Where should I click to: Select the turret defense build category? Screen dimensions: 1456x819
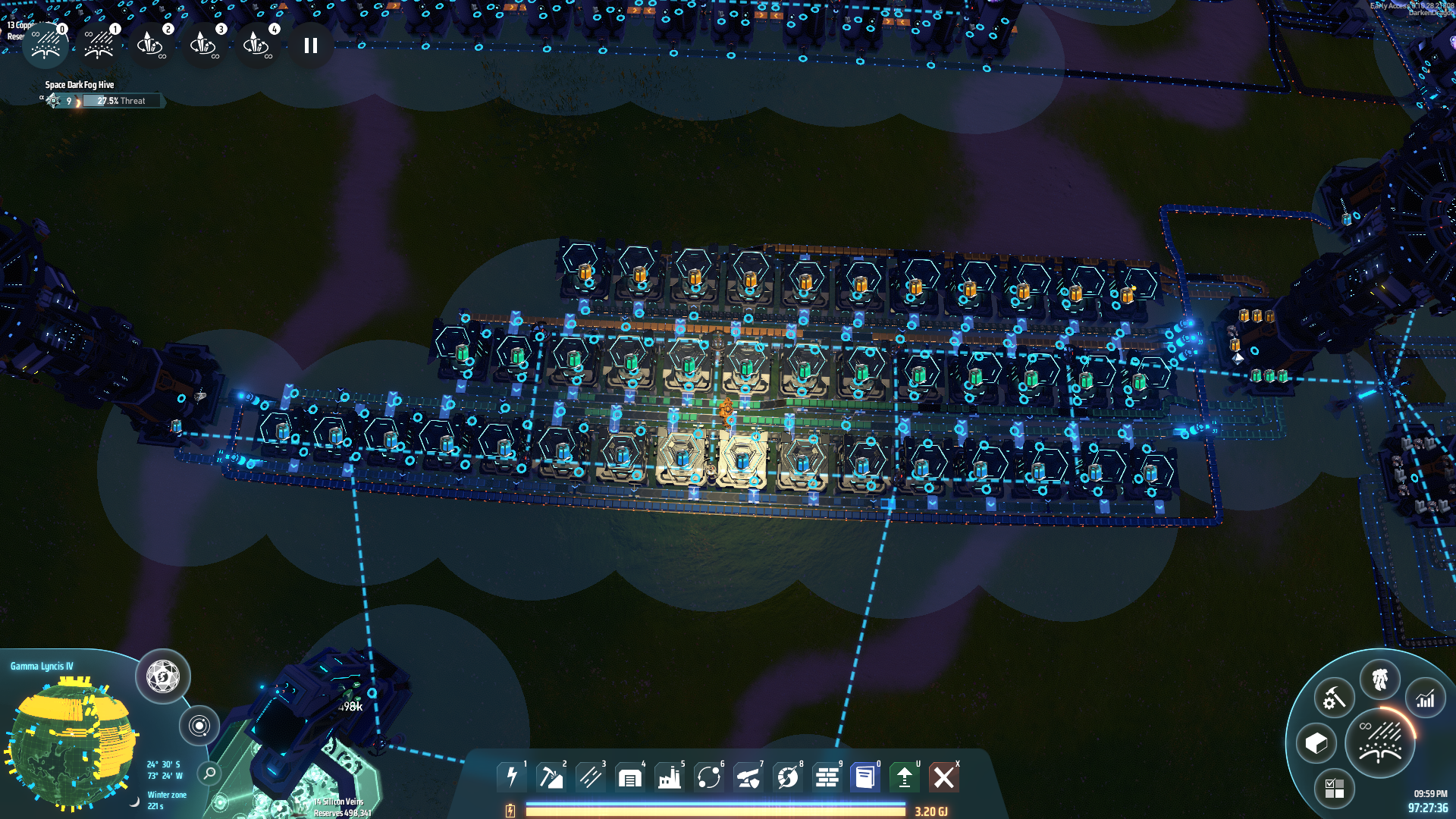pos(748,777)
